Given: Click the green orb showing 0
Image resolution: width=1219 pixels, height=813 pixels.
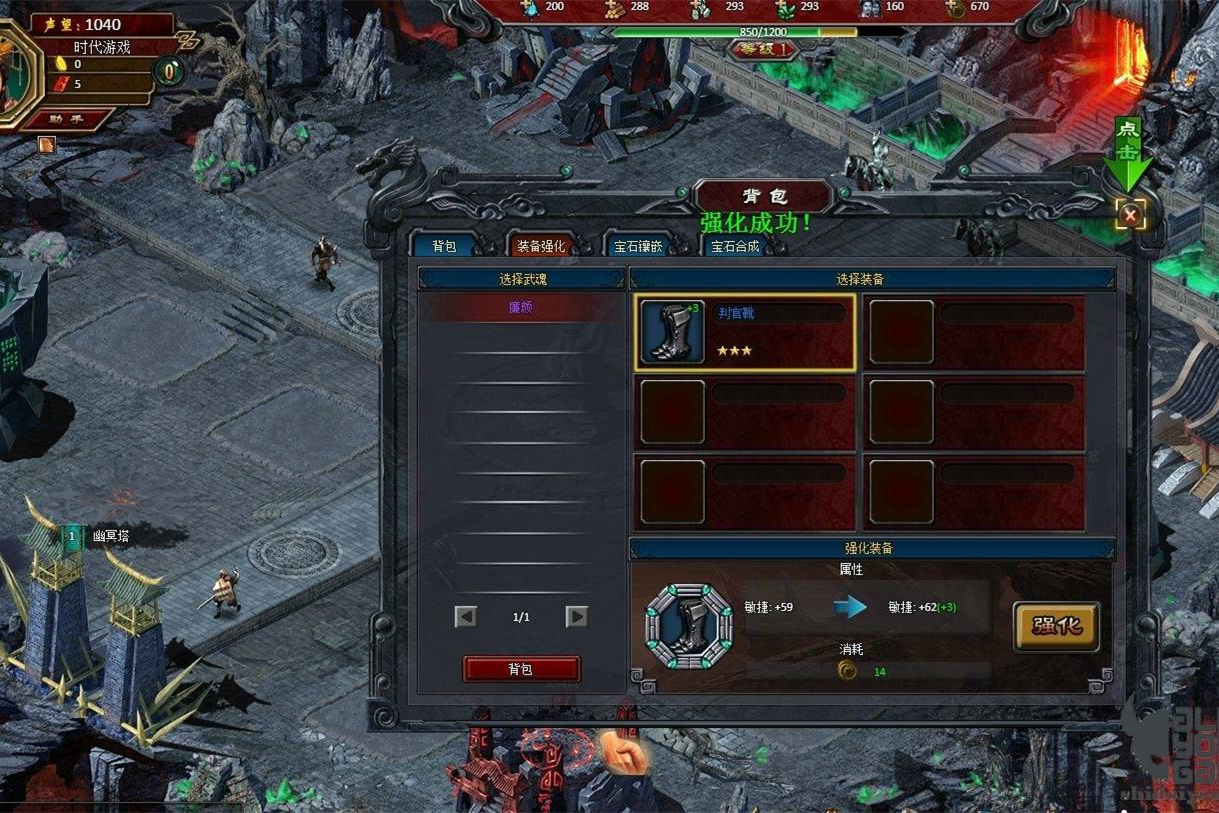Looking at the screenshot, I should tap(171, 70).
